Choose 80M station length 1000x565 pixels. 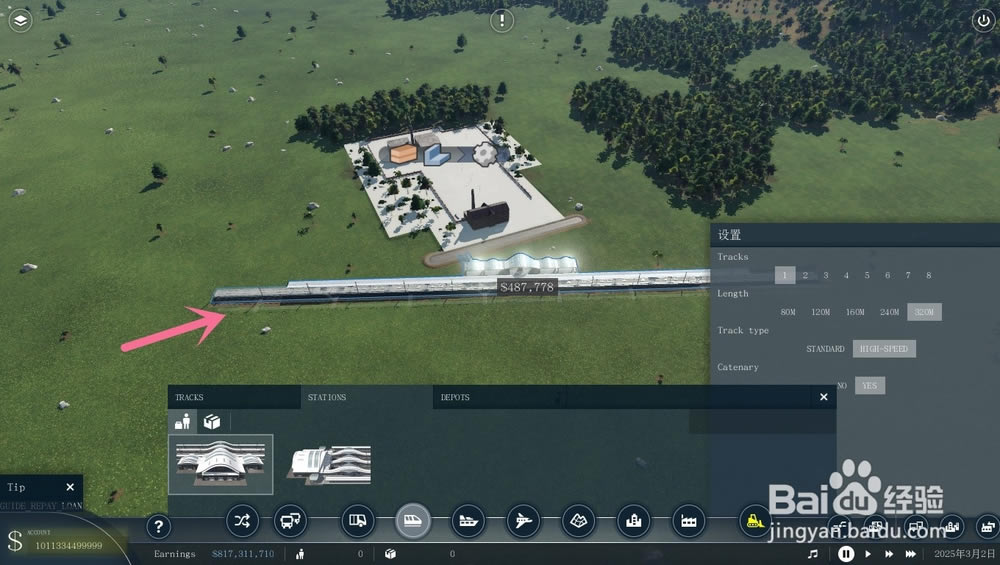[x=788, y=312]
